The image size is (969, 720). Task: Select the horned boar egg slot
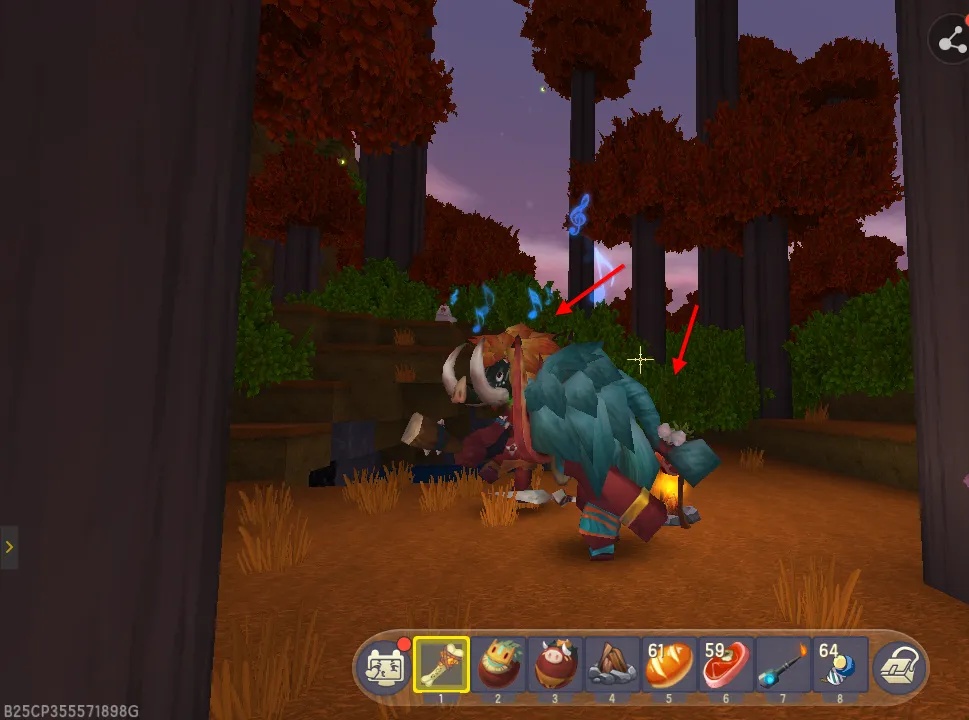556,664
